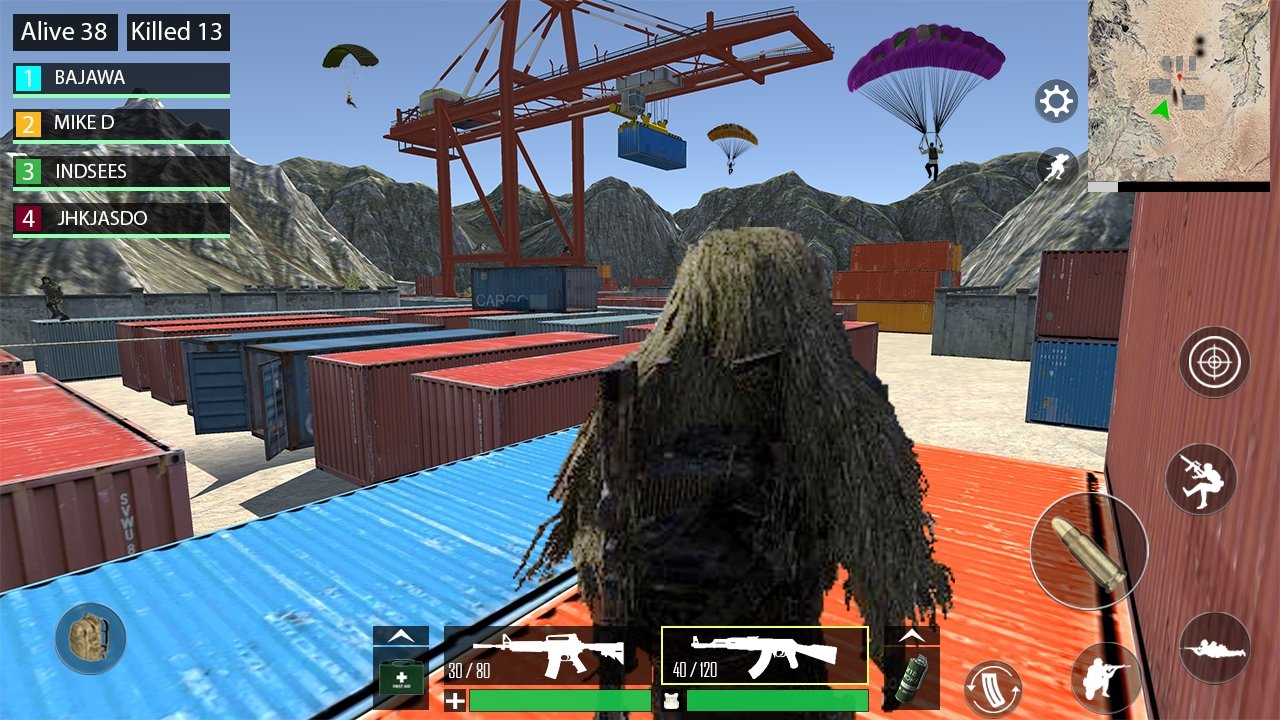The width and height of the screenshot is (1280, 720).
Task: Select teammate MIKE D in squad list
Action: tap(122, 124)
